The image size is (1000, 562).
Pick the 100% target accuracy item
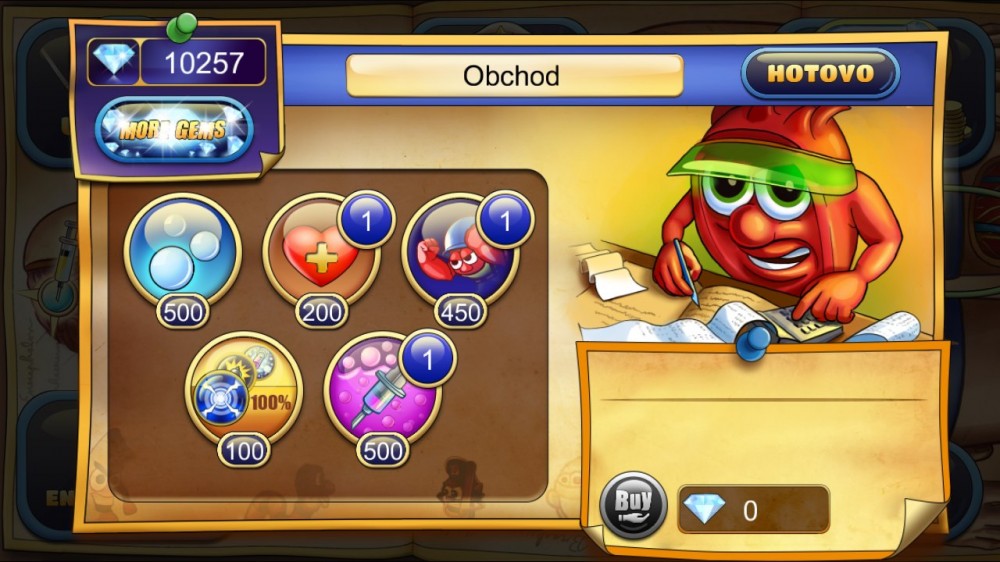[x=244, y=392]
